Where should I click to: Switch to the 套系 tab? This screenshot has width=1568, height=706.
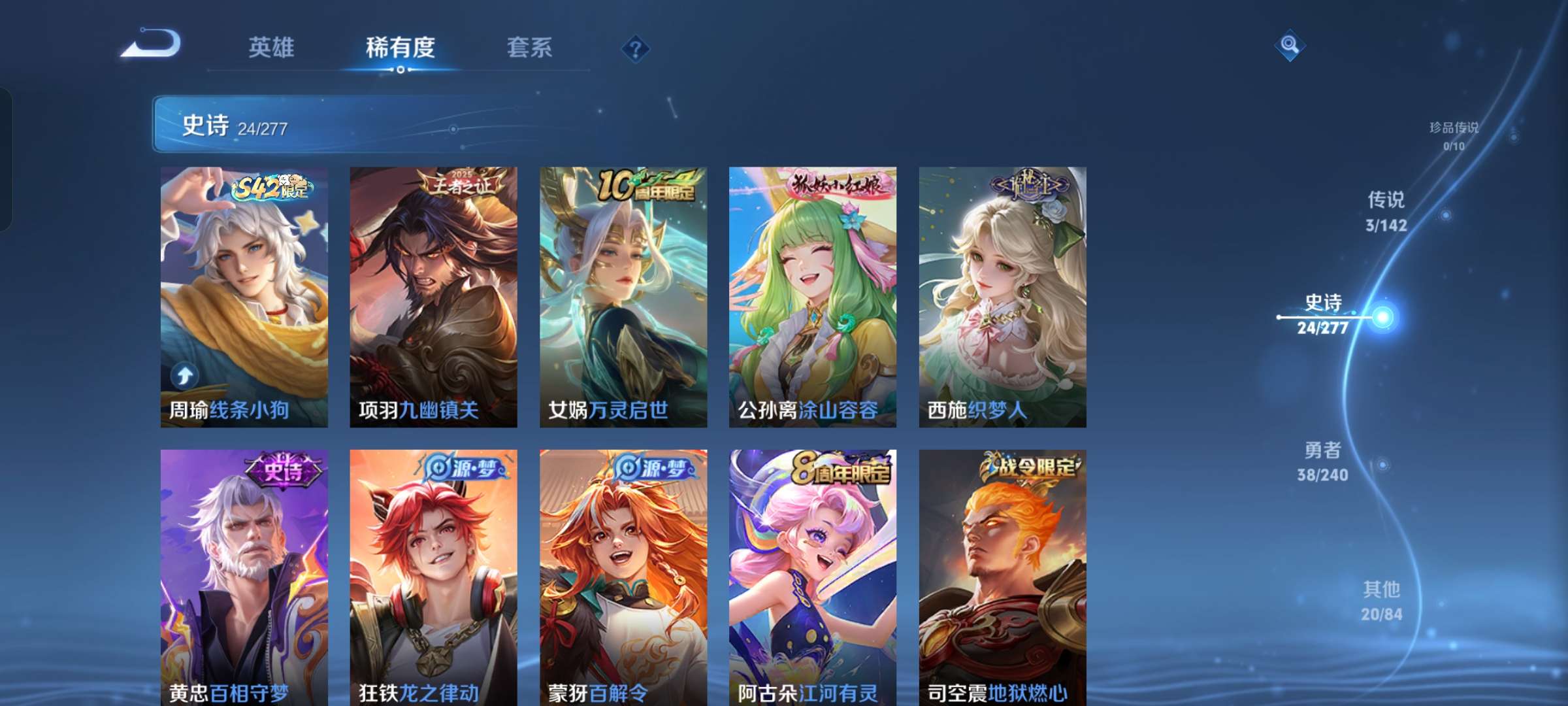(x=531, y=48)
